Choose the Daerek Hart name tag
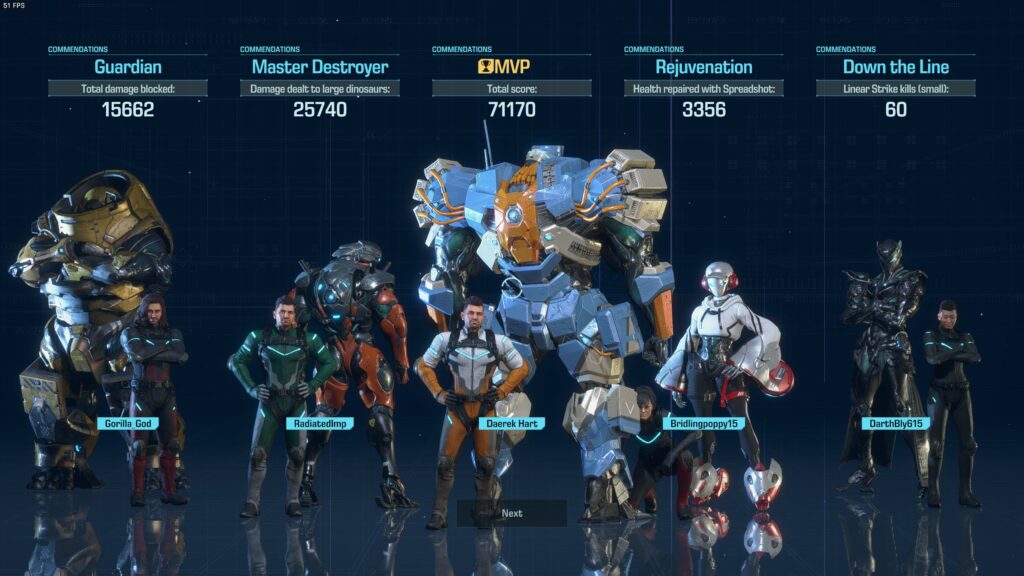1024x576 pixels. (x=511, y=424)
